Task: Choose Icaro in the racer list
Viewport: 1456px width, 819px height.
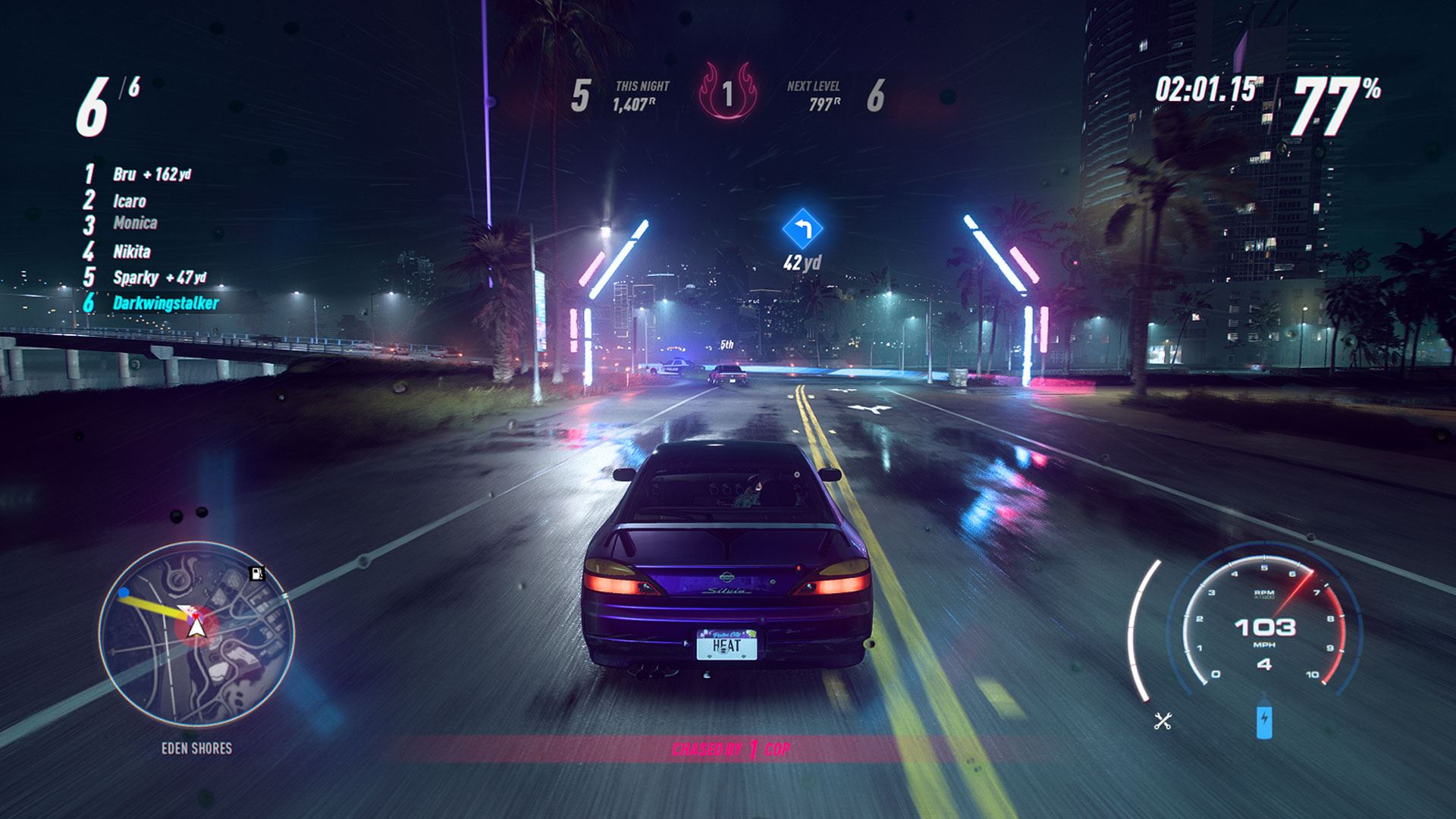Action: point(129,201)
